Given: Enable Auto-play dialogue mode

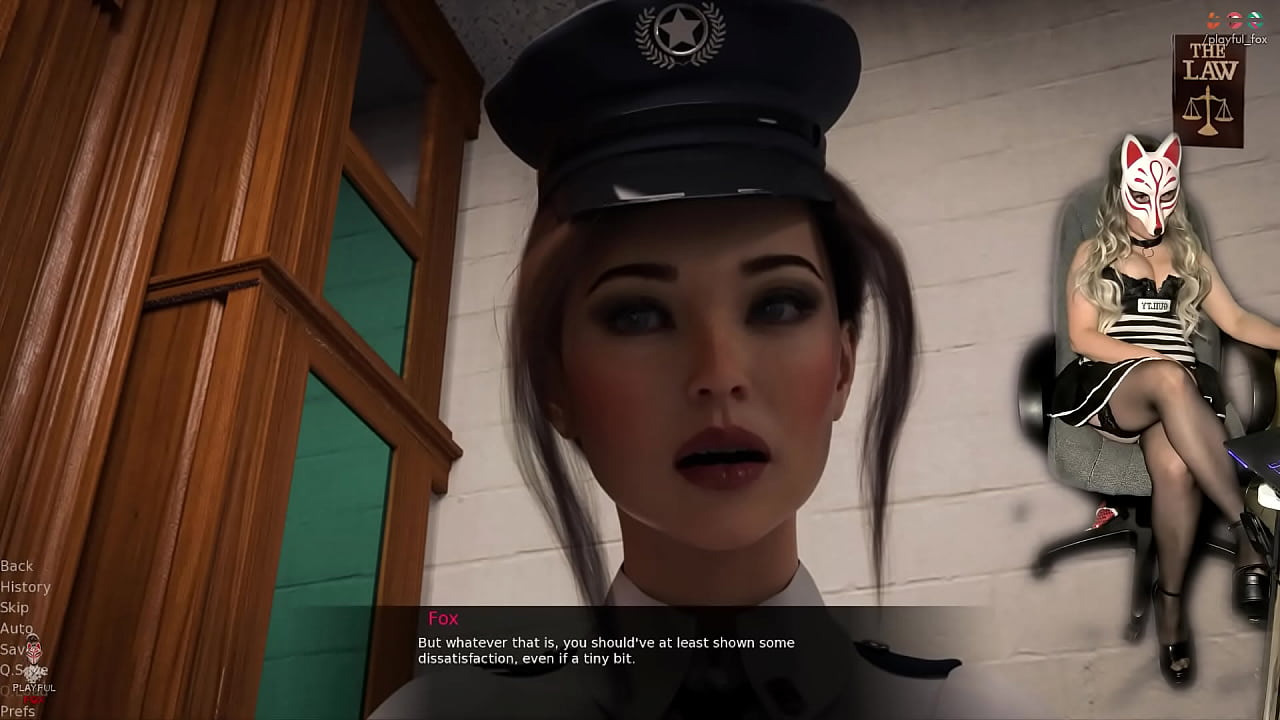Looking at the screenshot, I should (16, 628).
